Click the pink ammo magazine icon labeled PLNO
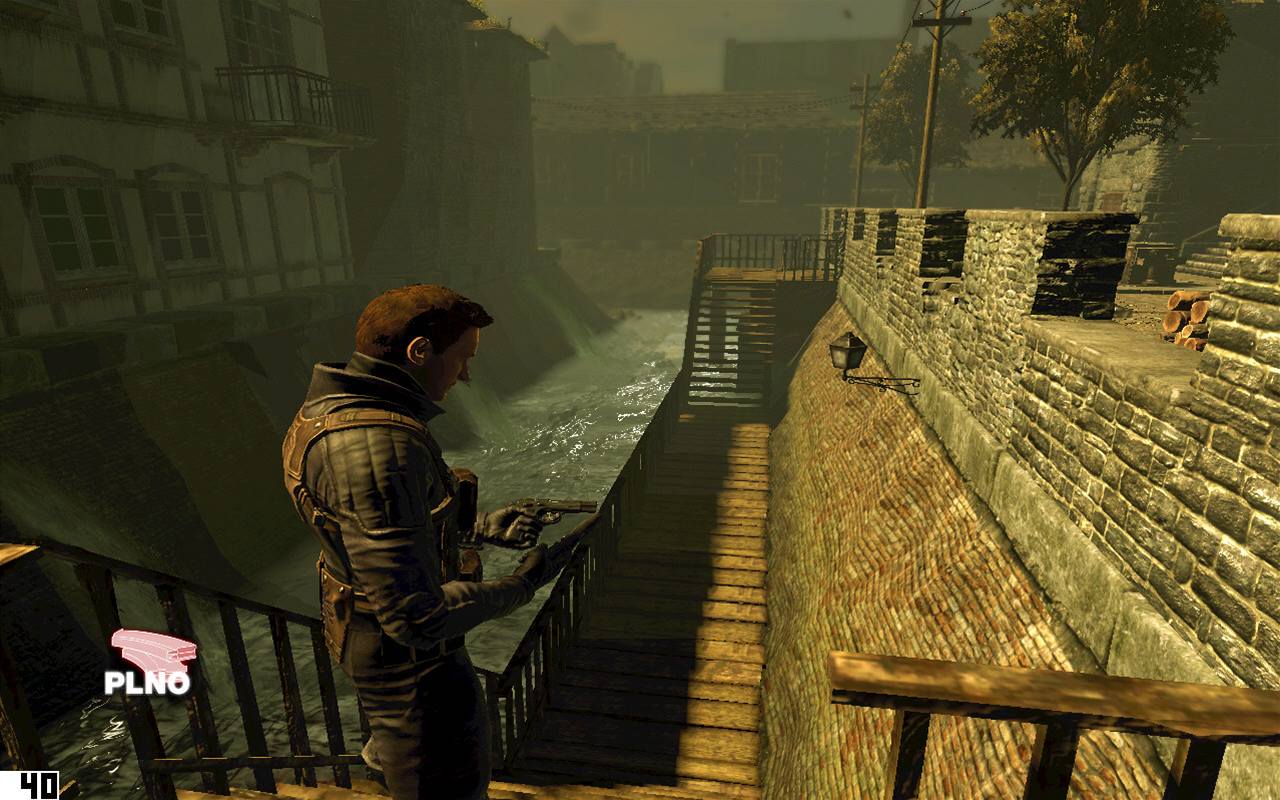 [x=152, y=650]
